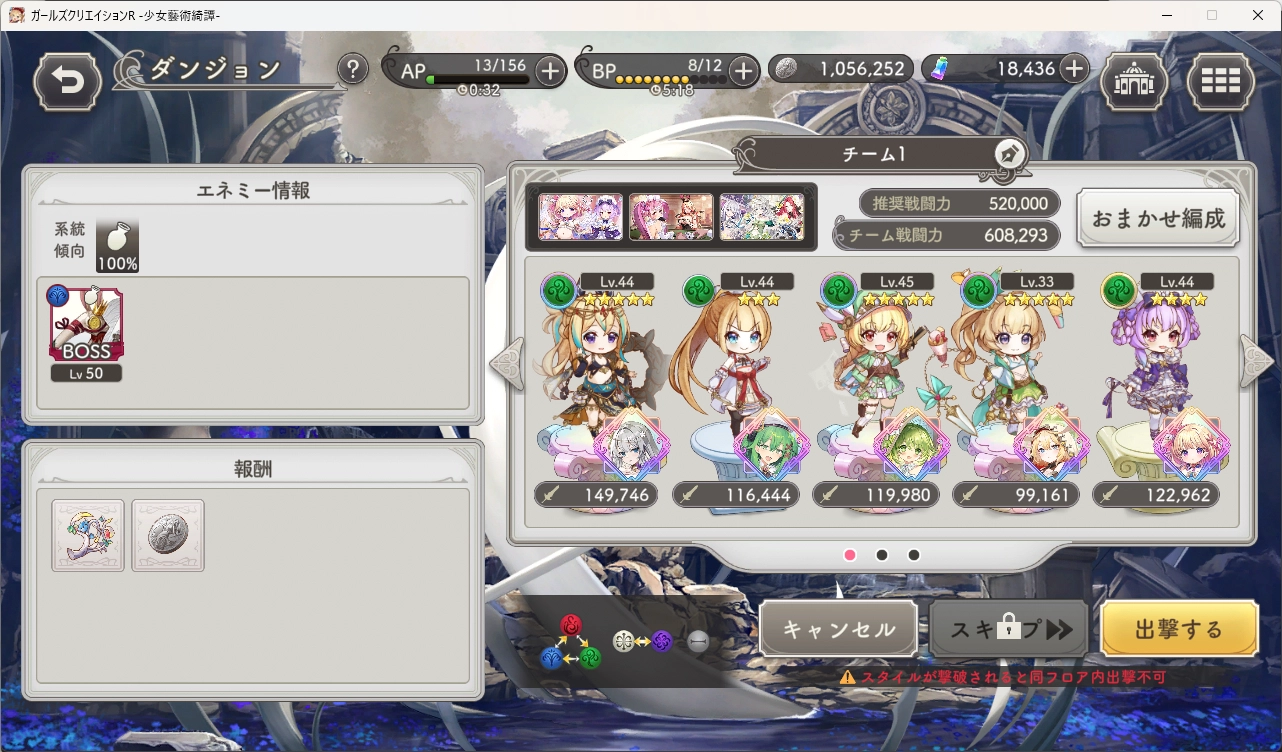Switch to the second team page dot
The image size is (1282, 752).
click(x=882, y=555)
